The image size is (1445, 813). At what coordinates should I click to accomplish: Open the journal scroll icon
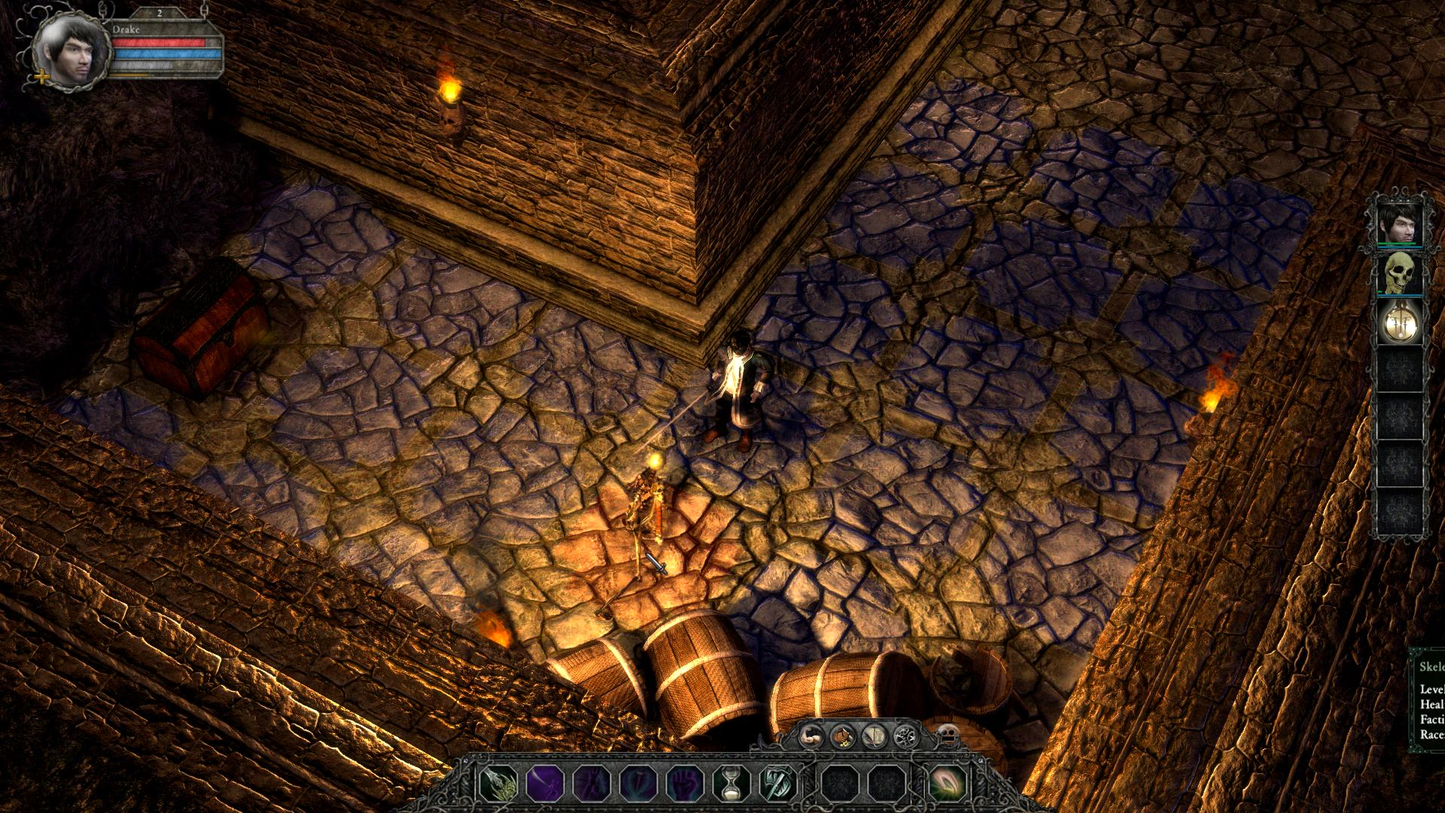pos(874,737)
